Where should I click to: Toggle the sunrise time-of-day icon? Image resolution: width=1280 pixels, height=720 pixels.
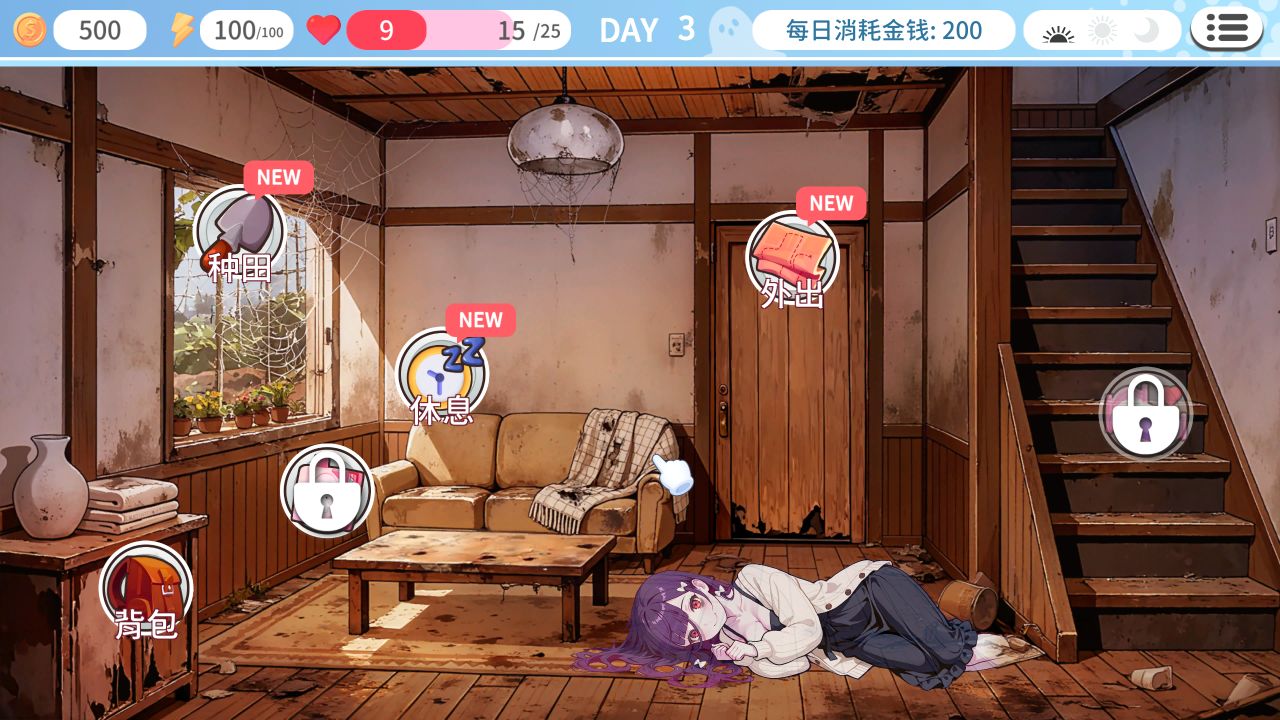point(1059,30)
